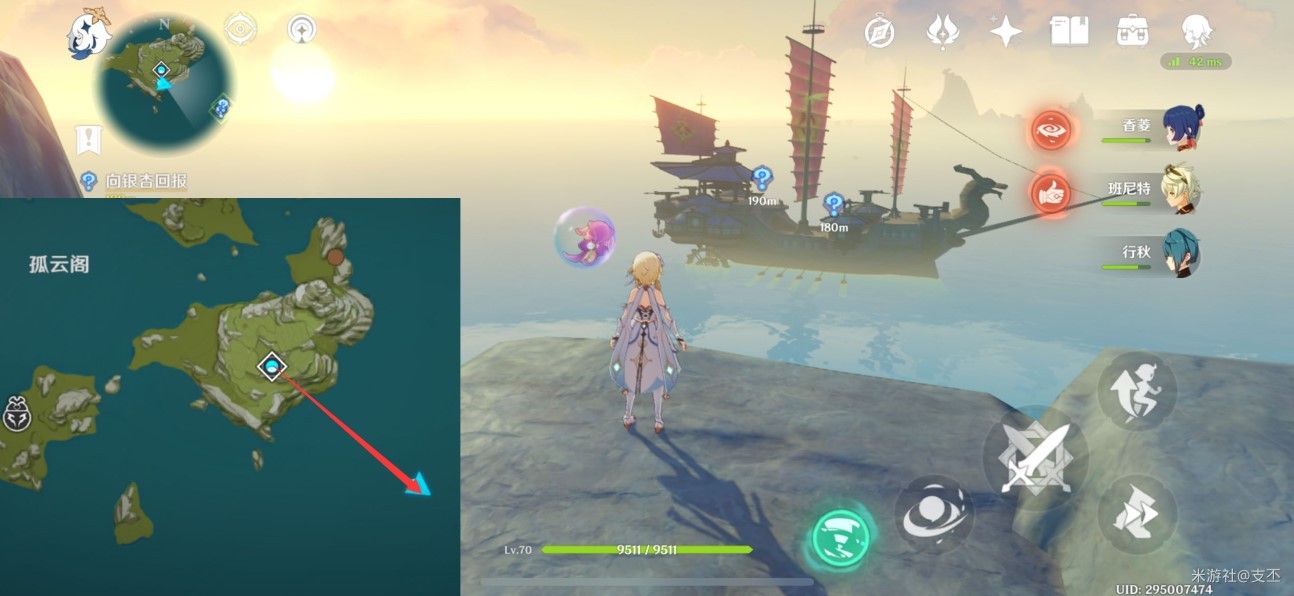Open the Paimon main menu

88,36
